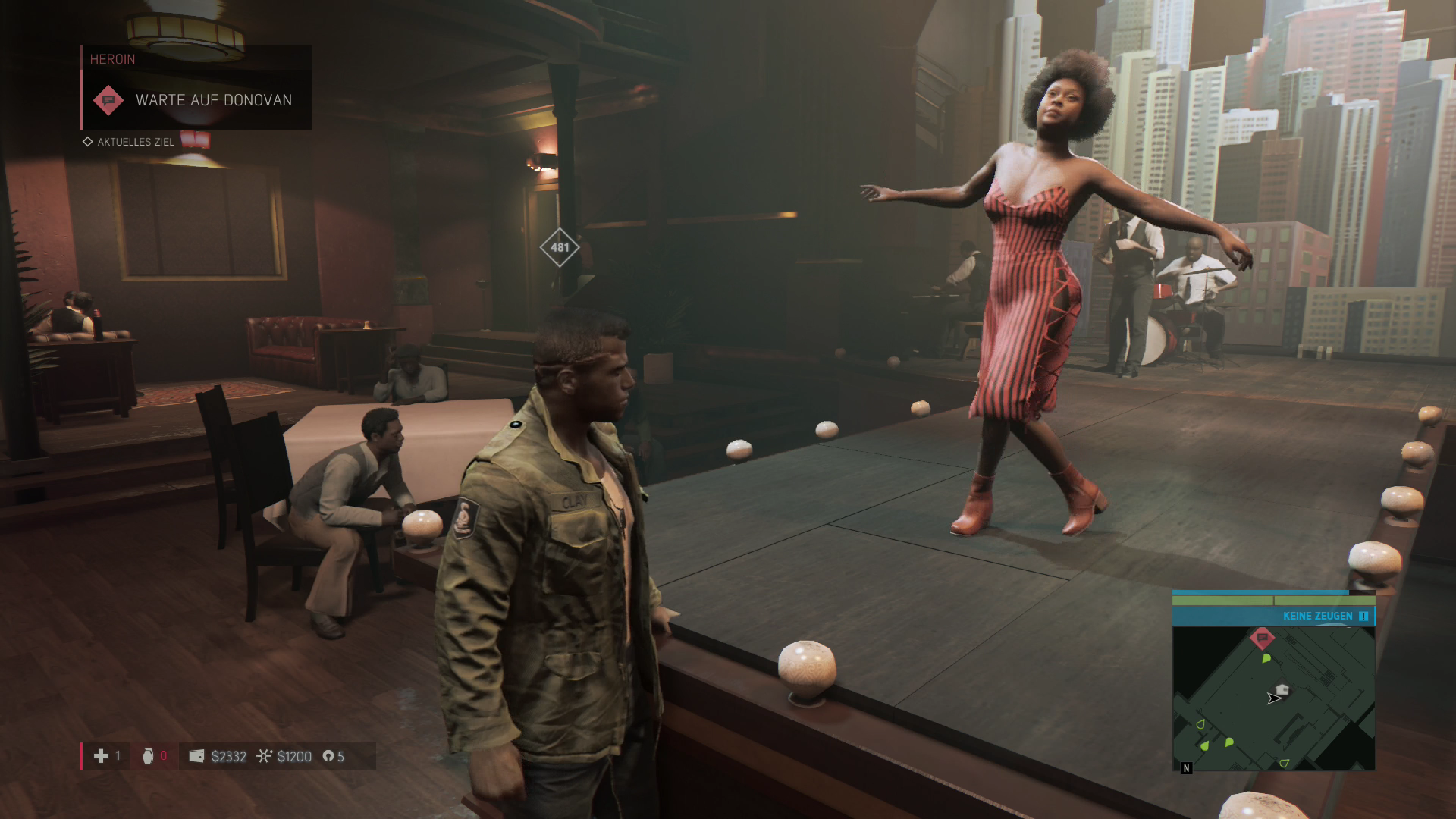Select the medkit cross icon
This screenshot has width=1456, height=819.
pyautogui.click(x=101, y=756)
